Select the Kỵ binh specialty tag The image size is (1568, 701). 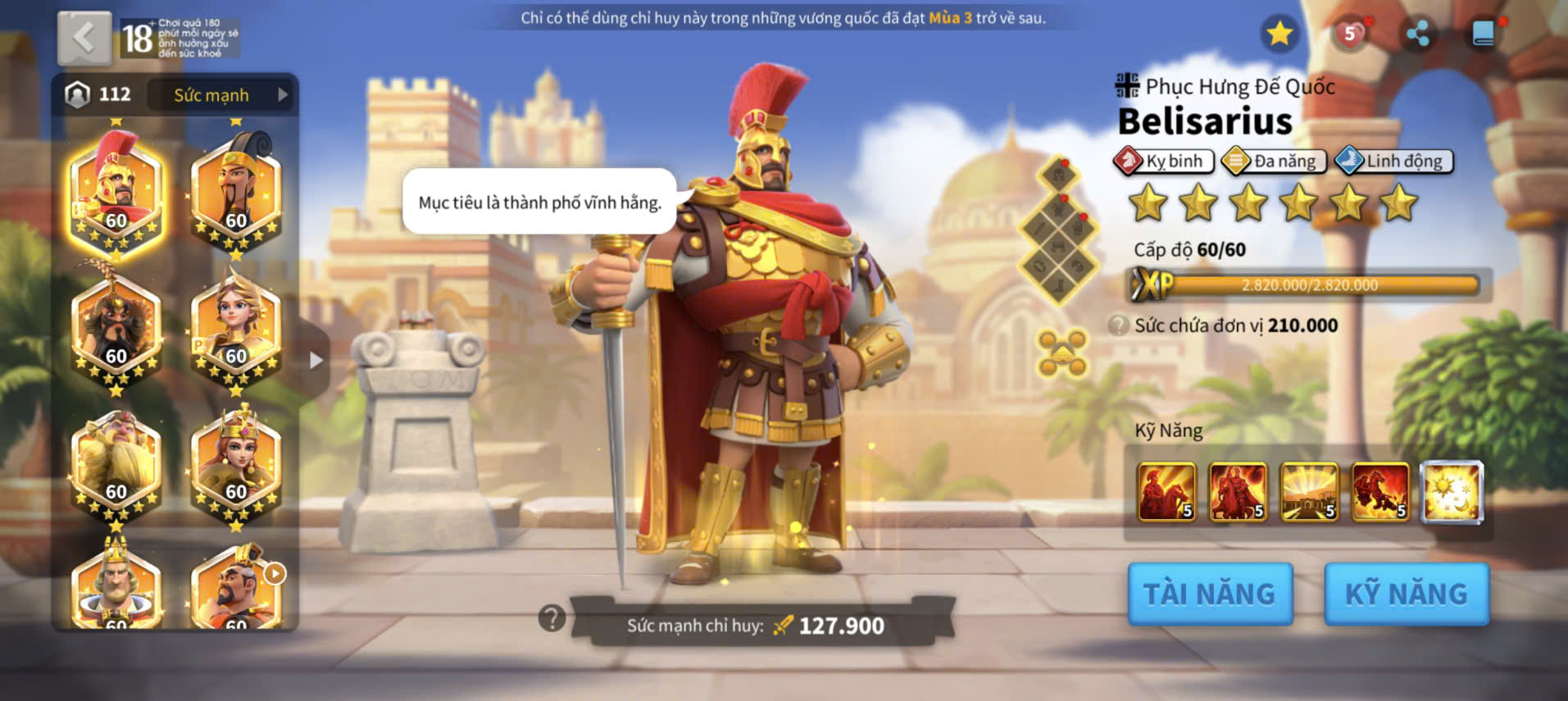tap(1164, 161)
